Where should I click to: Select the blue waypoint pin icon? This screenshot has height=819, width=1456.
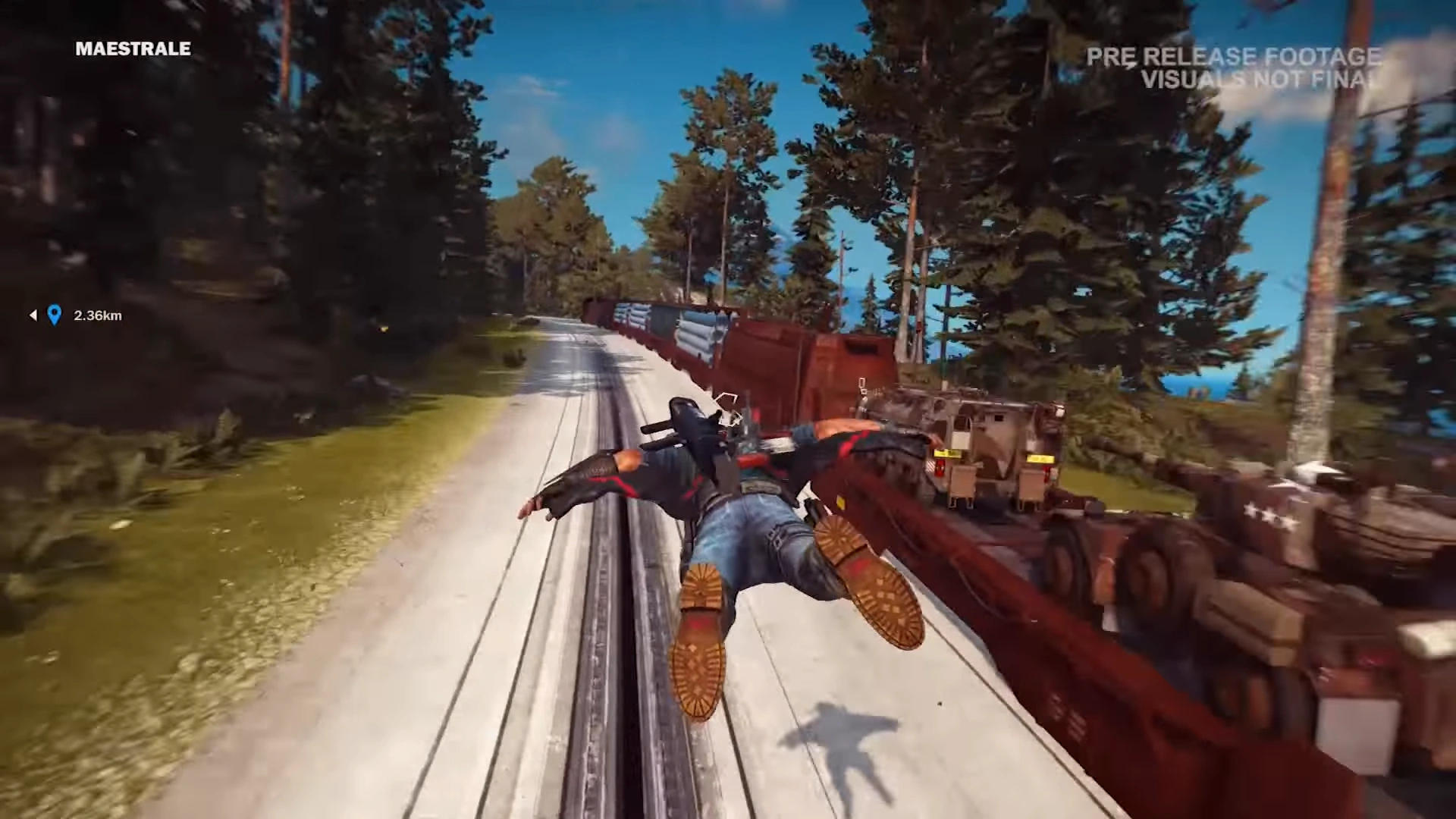[x=53, y=316]
